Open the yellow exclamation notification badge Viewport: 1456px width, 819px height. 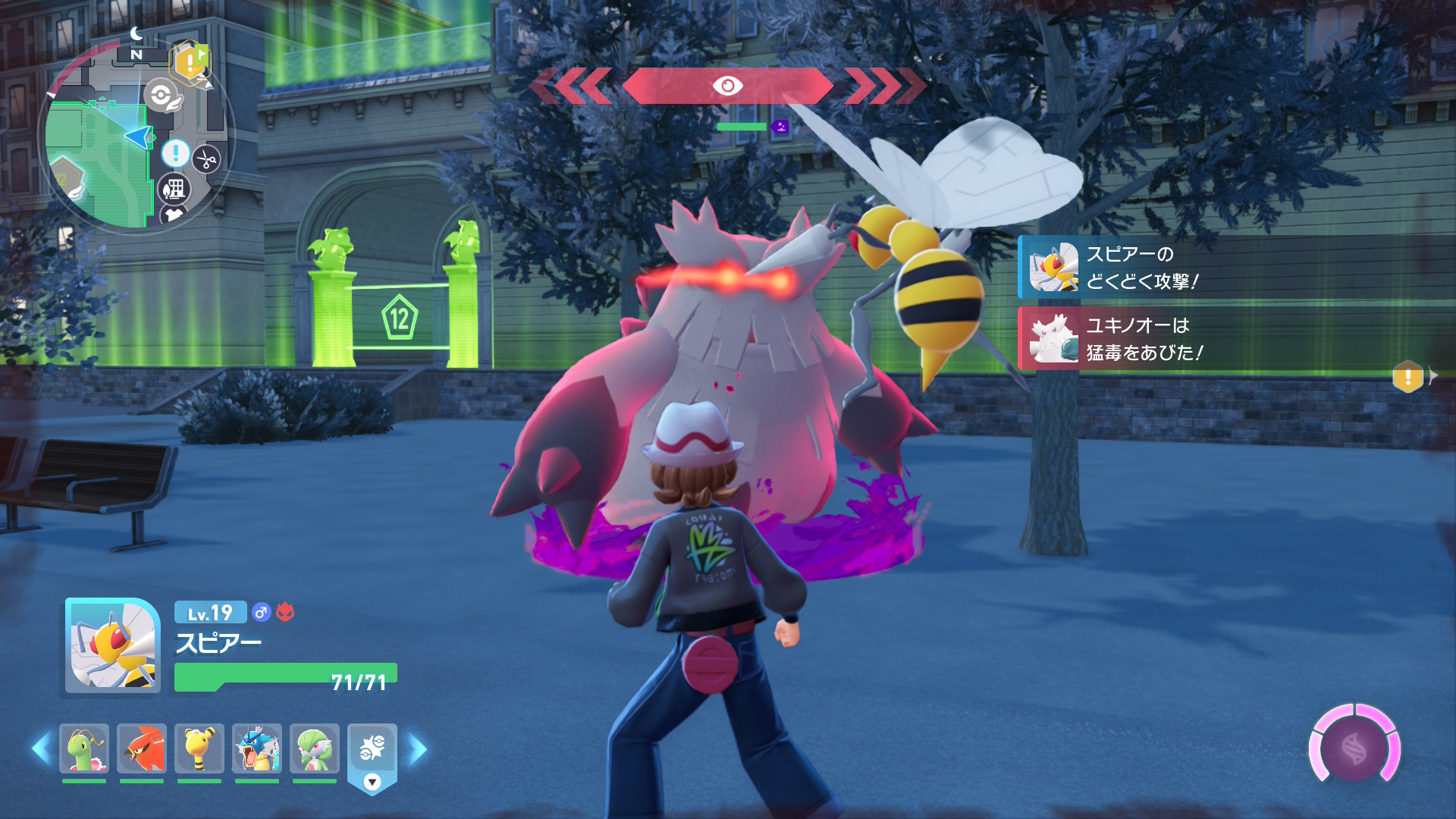click(x=1407, y=376)
